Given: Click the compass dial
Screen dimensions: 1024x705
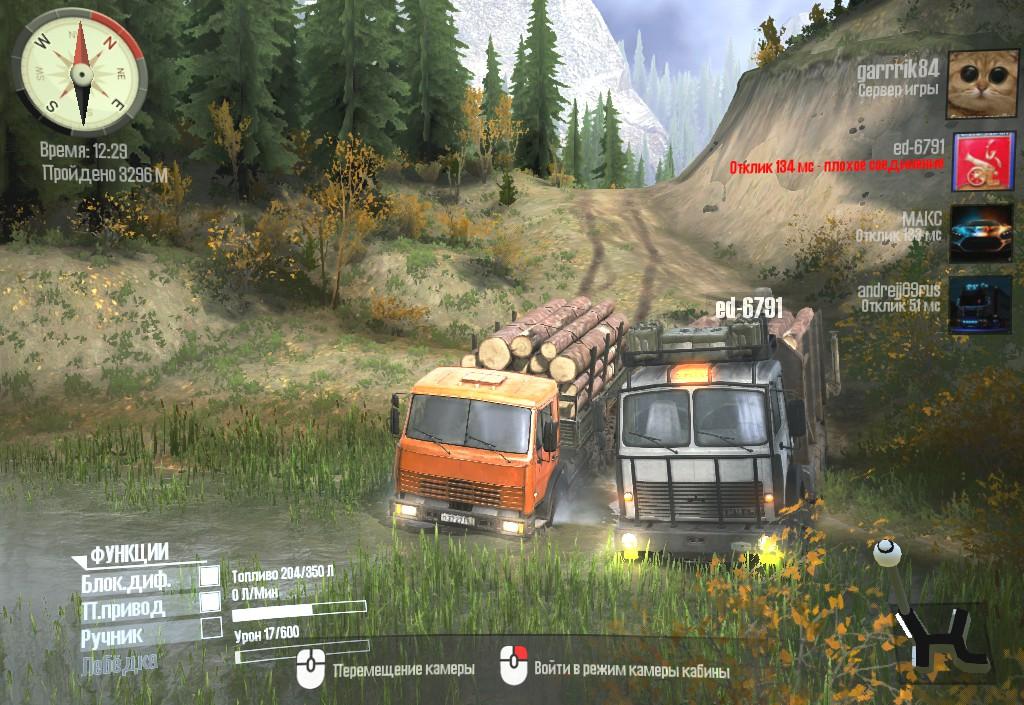Looking at the screenshot, I should 80,70.
